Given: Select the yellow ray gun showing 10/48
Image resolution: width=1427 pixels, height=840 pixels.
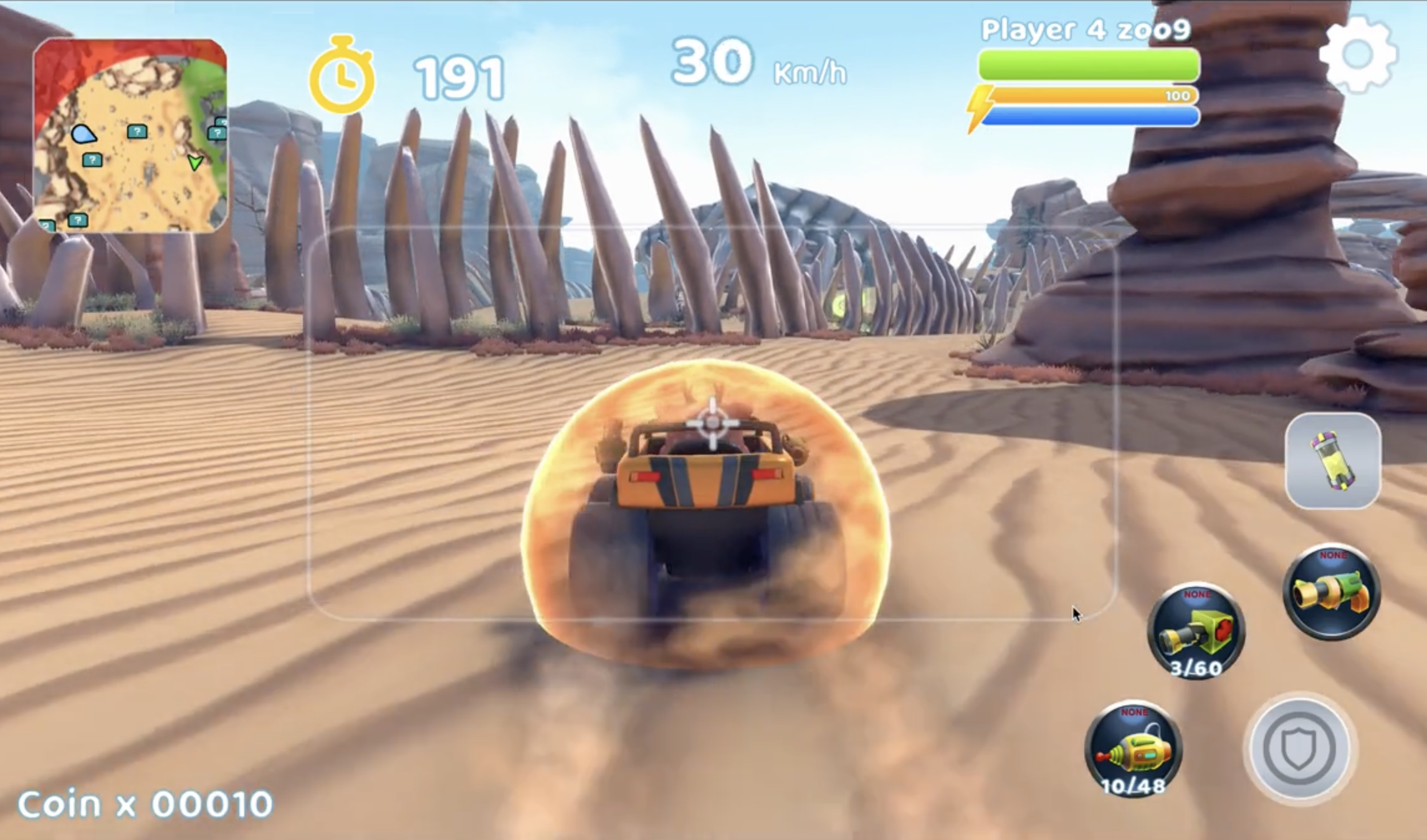Looking at the screenshot, I should (x=1137, y=751).
